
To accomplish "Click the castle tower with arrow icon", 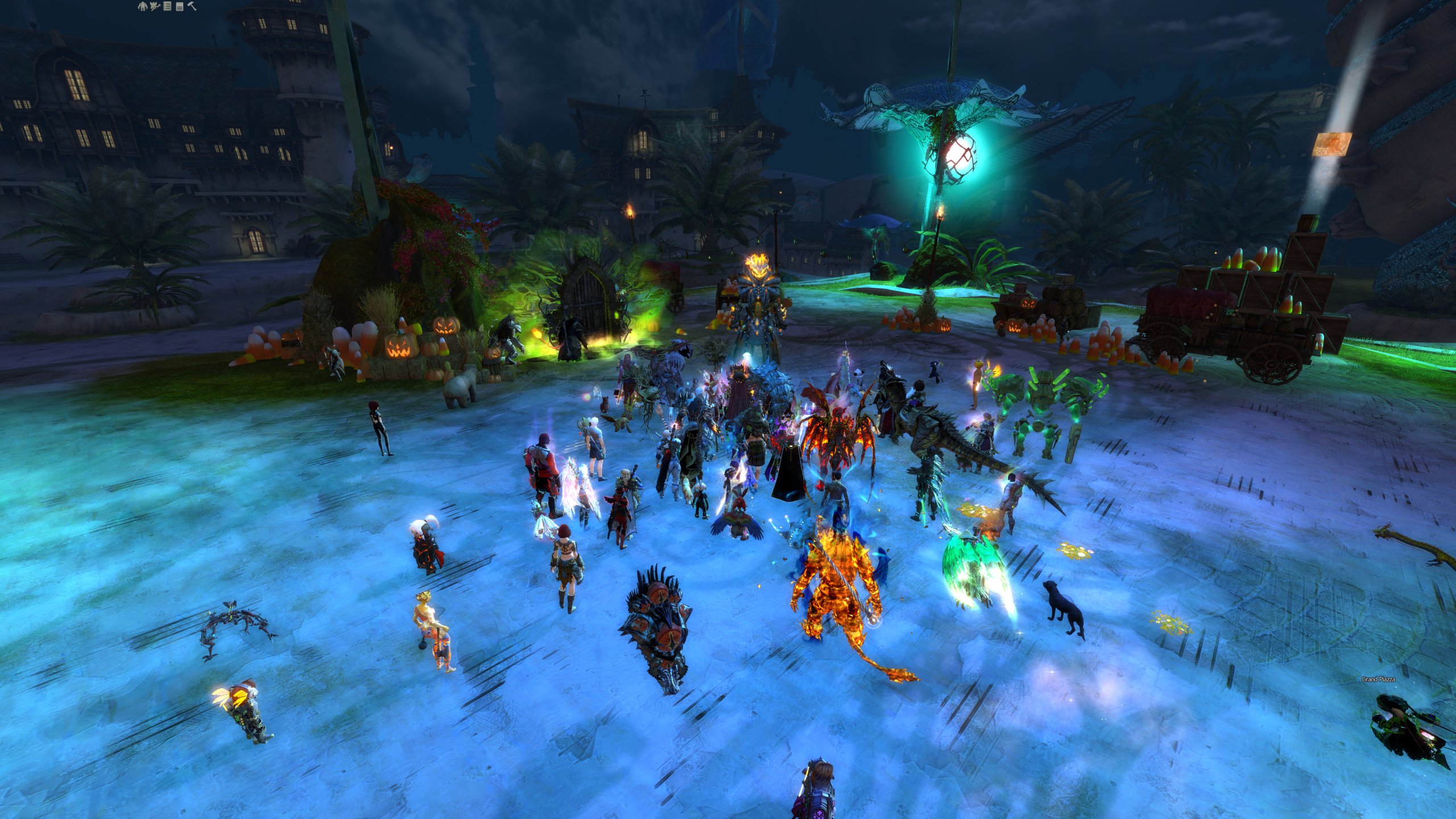I will [155, 6].
